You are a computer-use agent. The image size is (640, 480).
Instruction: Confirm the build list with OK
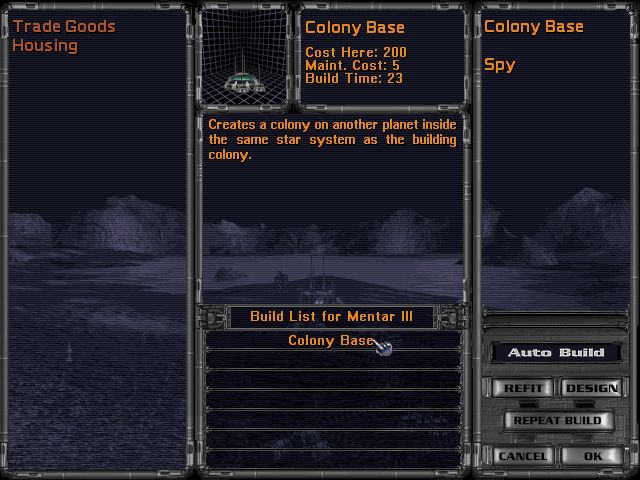pos(593,456)
